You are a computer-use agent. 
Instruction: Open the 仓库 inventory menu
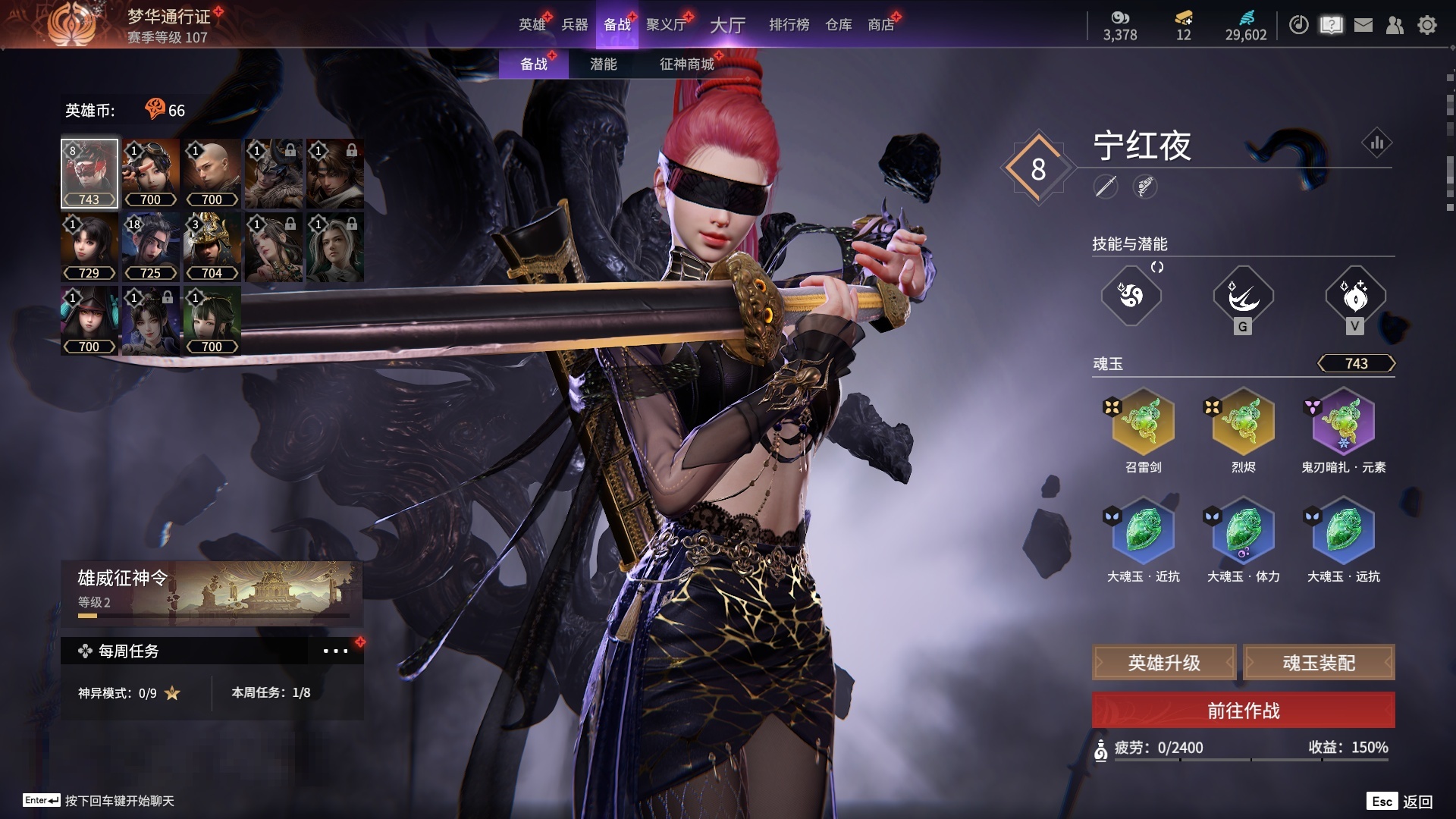[x=838, y=25]
